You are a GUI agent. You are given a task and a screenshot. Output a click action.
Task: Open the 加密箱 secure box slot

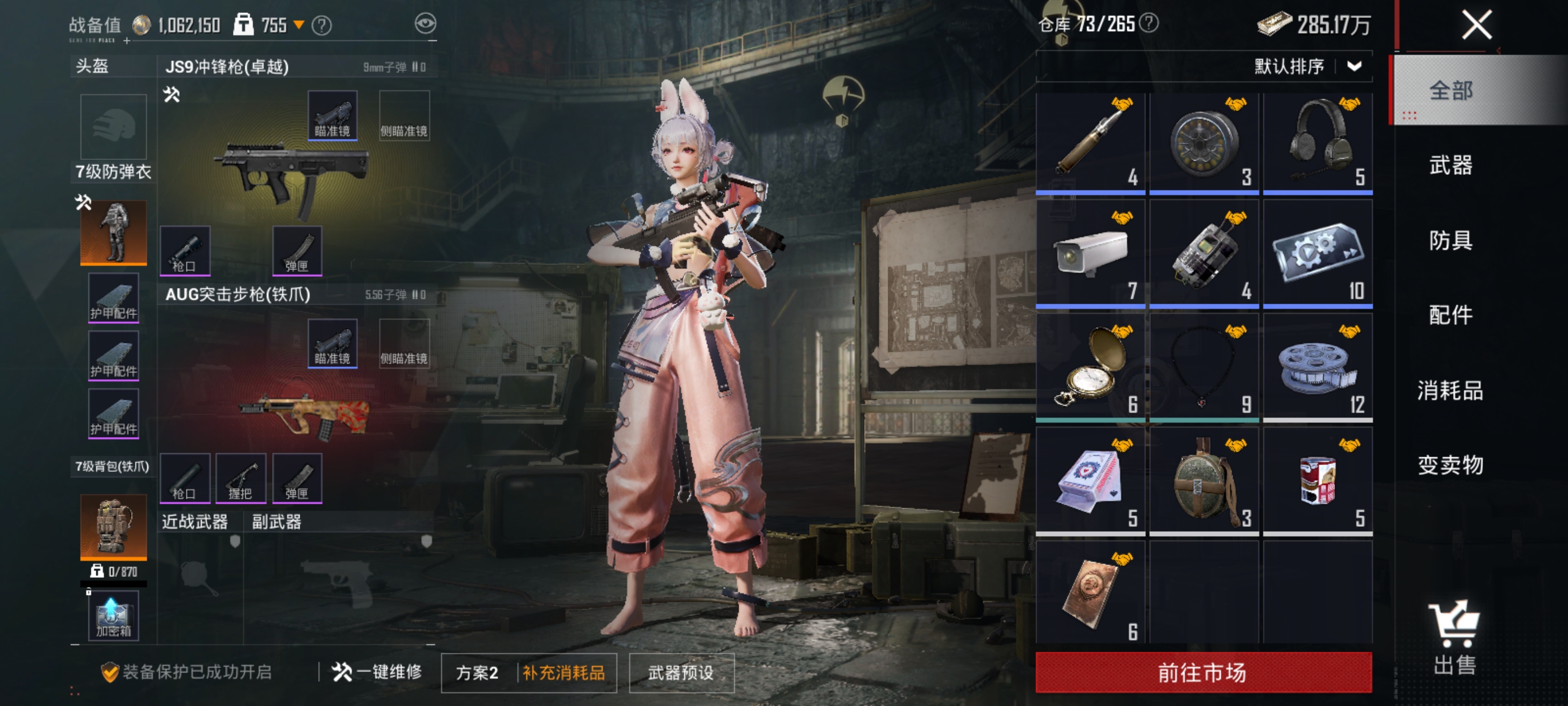(114, 616)
